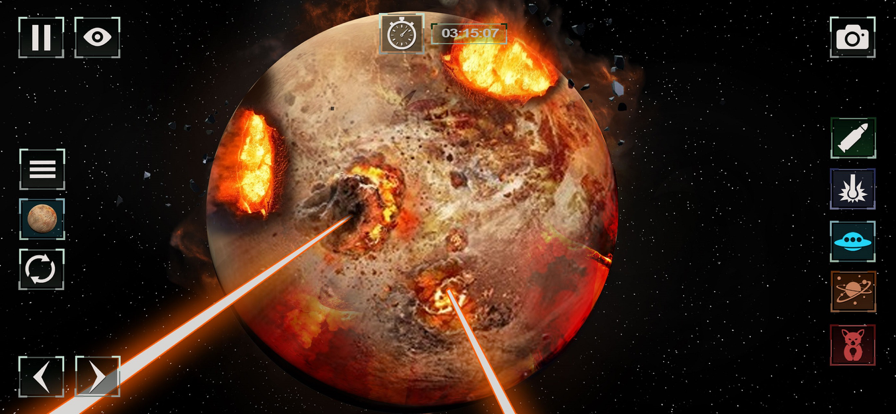Reset the planet with the refresh button
This screenshot has height=414, width=896.
[42, 269]
